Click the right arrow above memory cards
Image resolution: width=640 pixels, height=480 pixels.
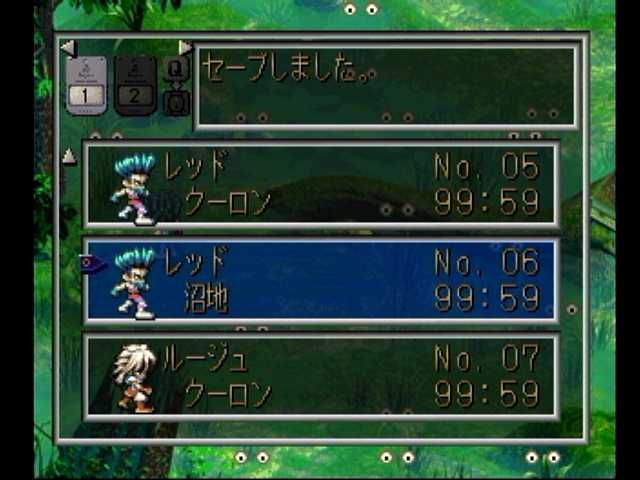(185, 47)
